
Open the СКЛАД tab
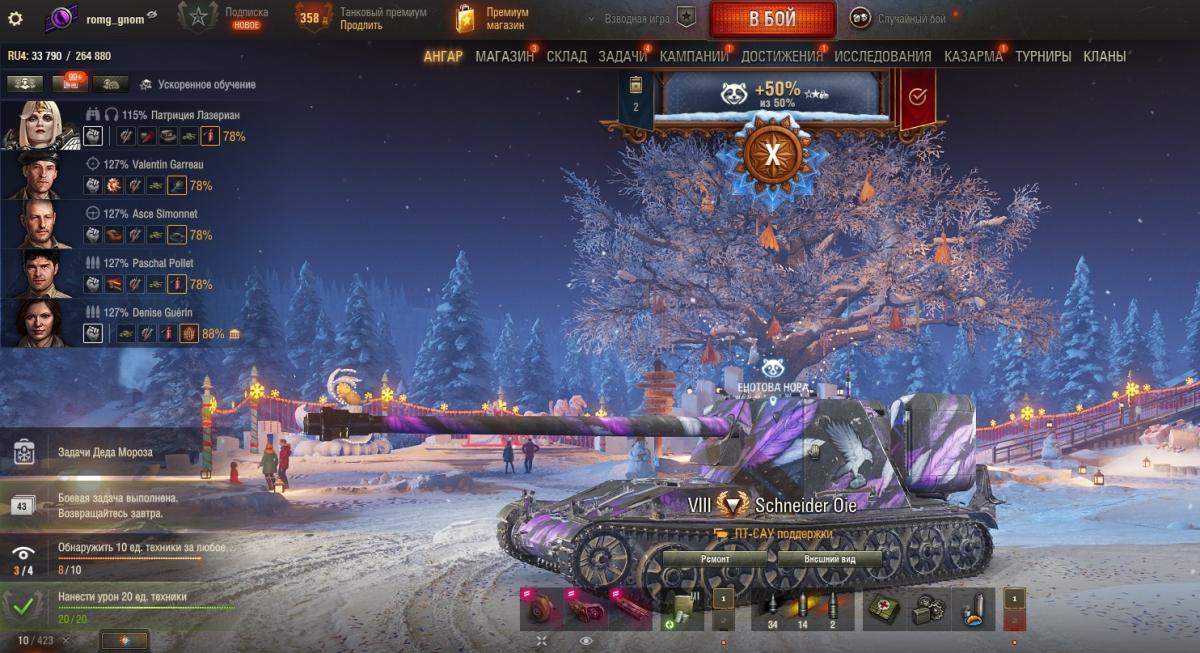click(x=566, y=57)
